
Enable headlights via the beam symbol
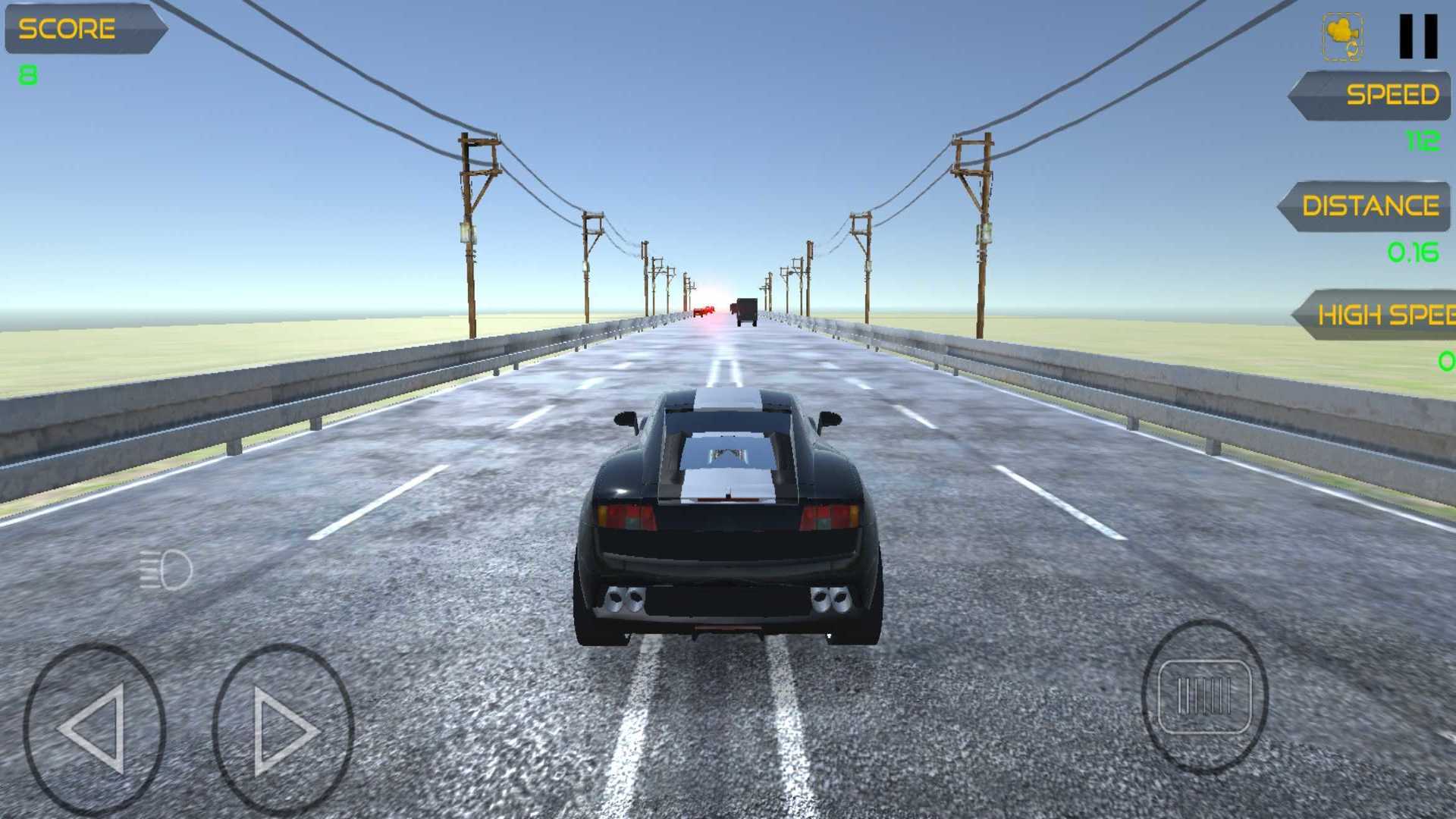pos(165,568)
